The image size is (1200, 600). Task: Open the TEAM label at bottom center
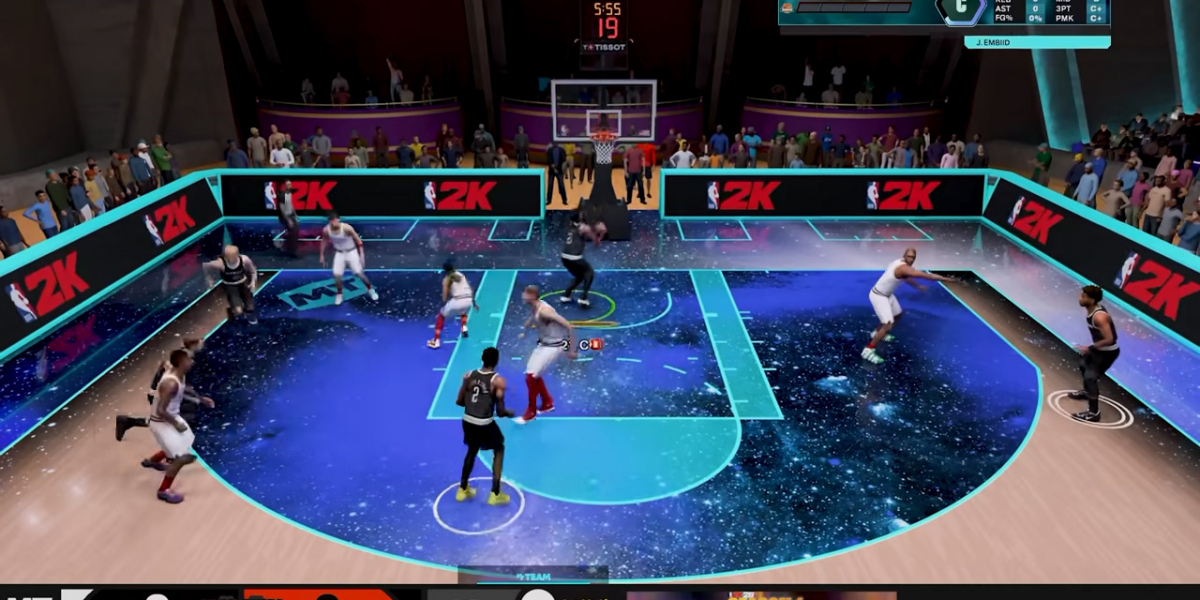tap(533, 576)
